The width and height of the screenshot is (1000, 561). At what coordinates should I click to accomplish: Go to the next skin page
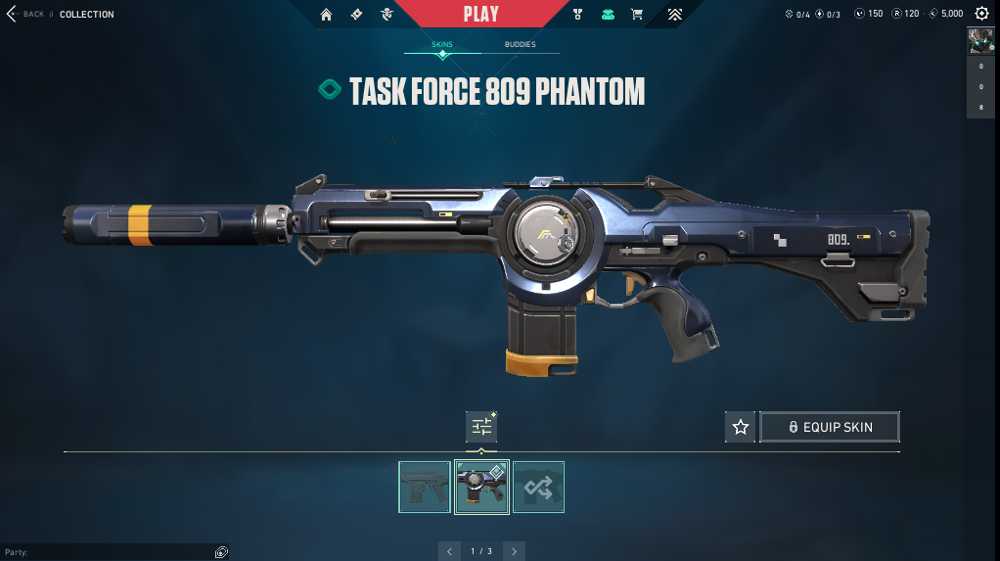pyautogui.click(x=514, y=551)
